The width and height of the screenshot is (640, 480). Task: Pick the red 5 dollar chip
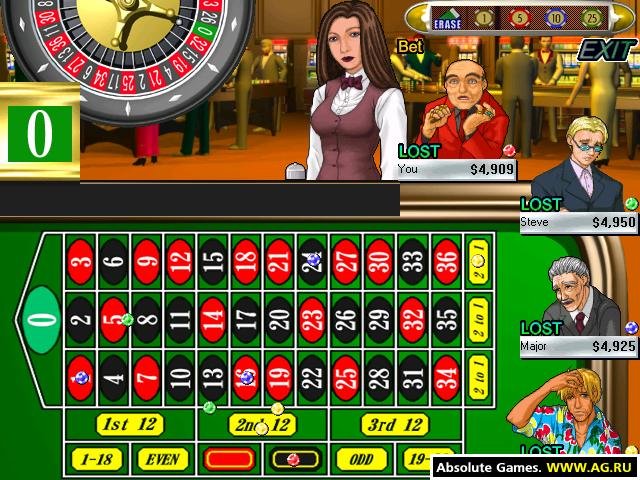click(x=519, y=18)
